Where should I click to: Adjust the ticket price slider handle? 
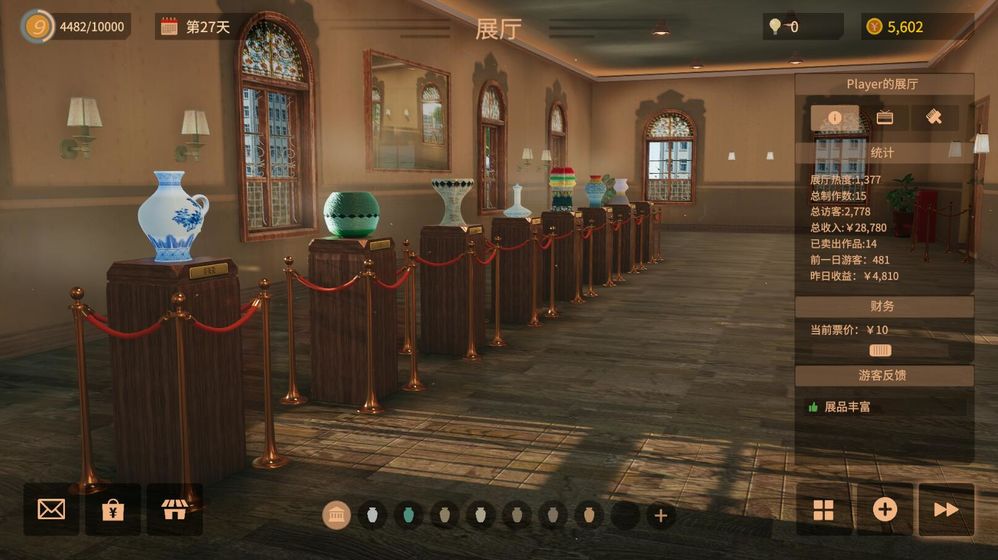point(880,350)
